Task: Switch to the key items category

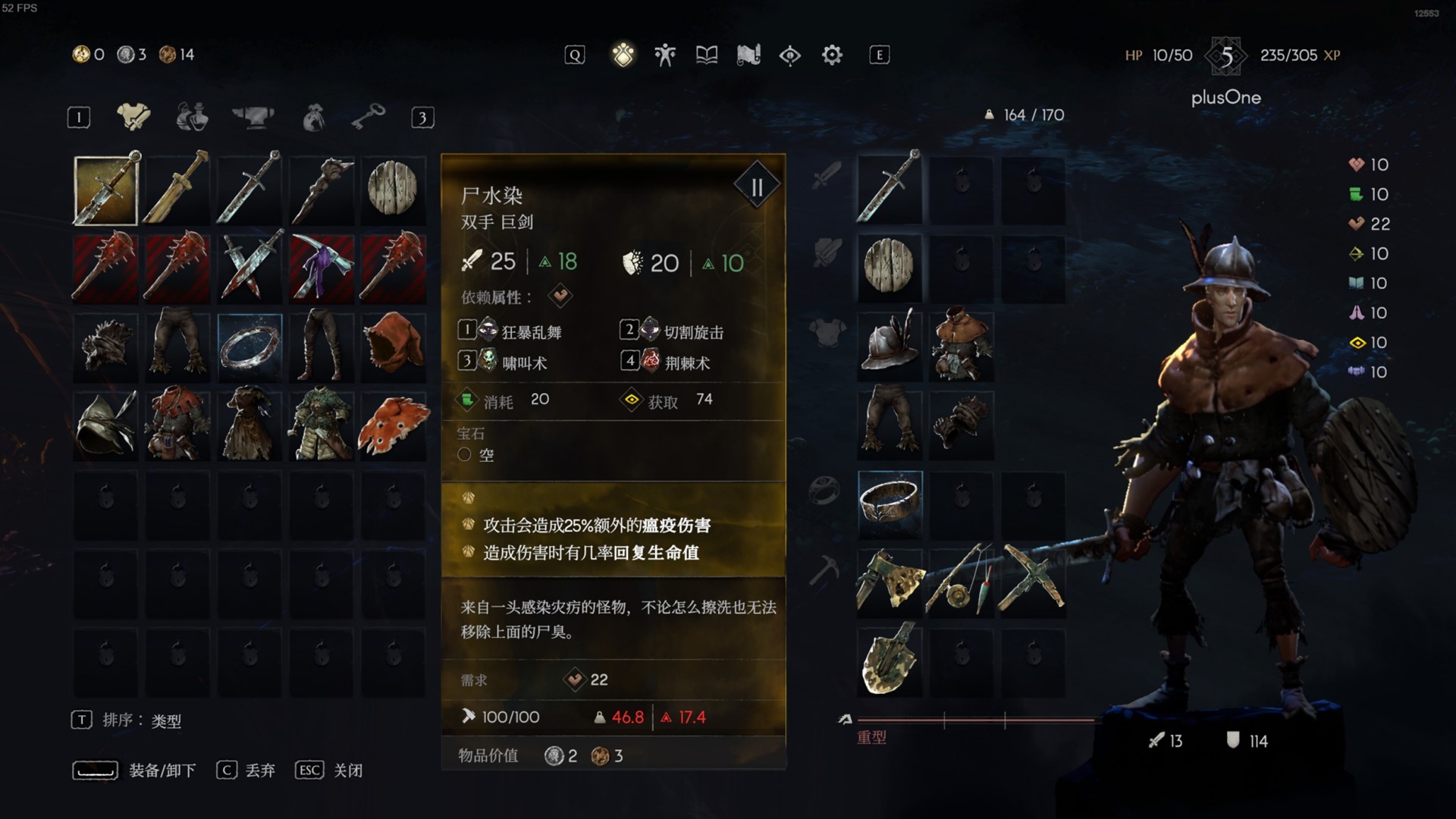Action: point(369,118)
